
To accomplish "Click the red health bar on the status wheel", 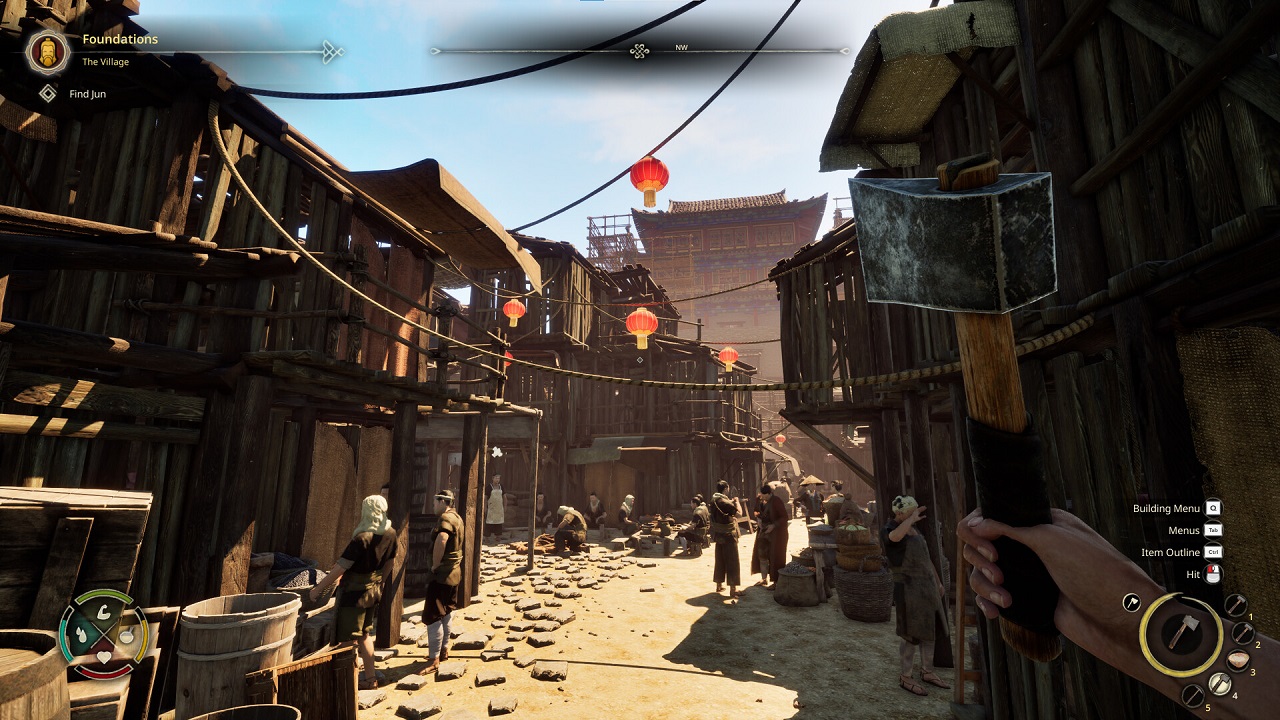I will [103, 673].
